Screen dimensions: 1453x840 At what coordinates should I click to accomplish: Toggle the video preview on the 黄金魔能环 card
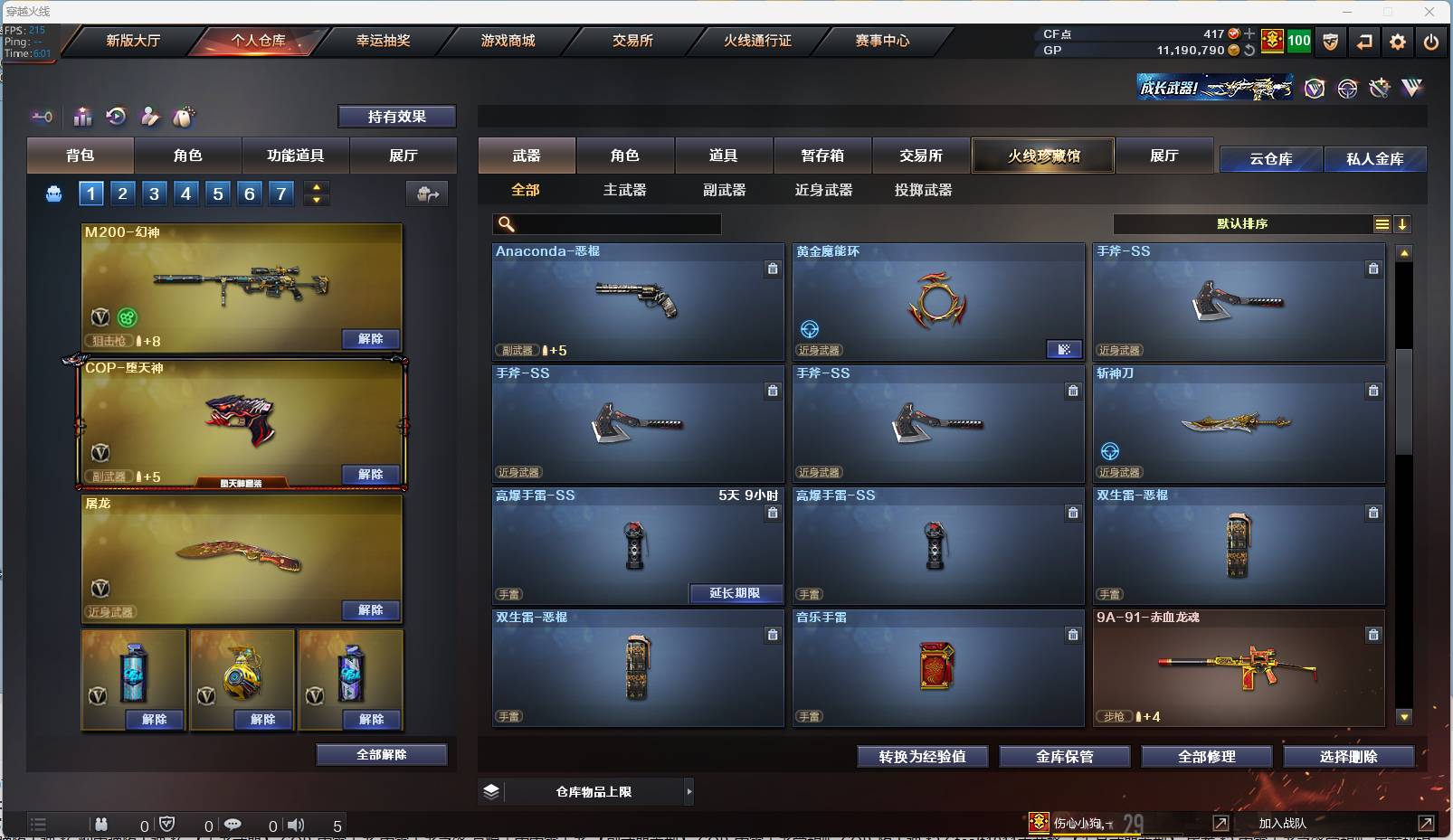1065,349
